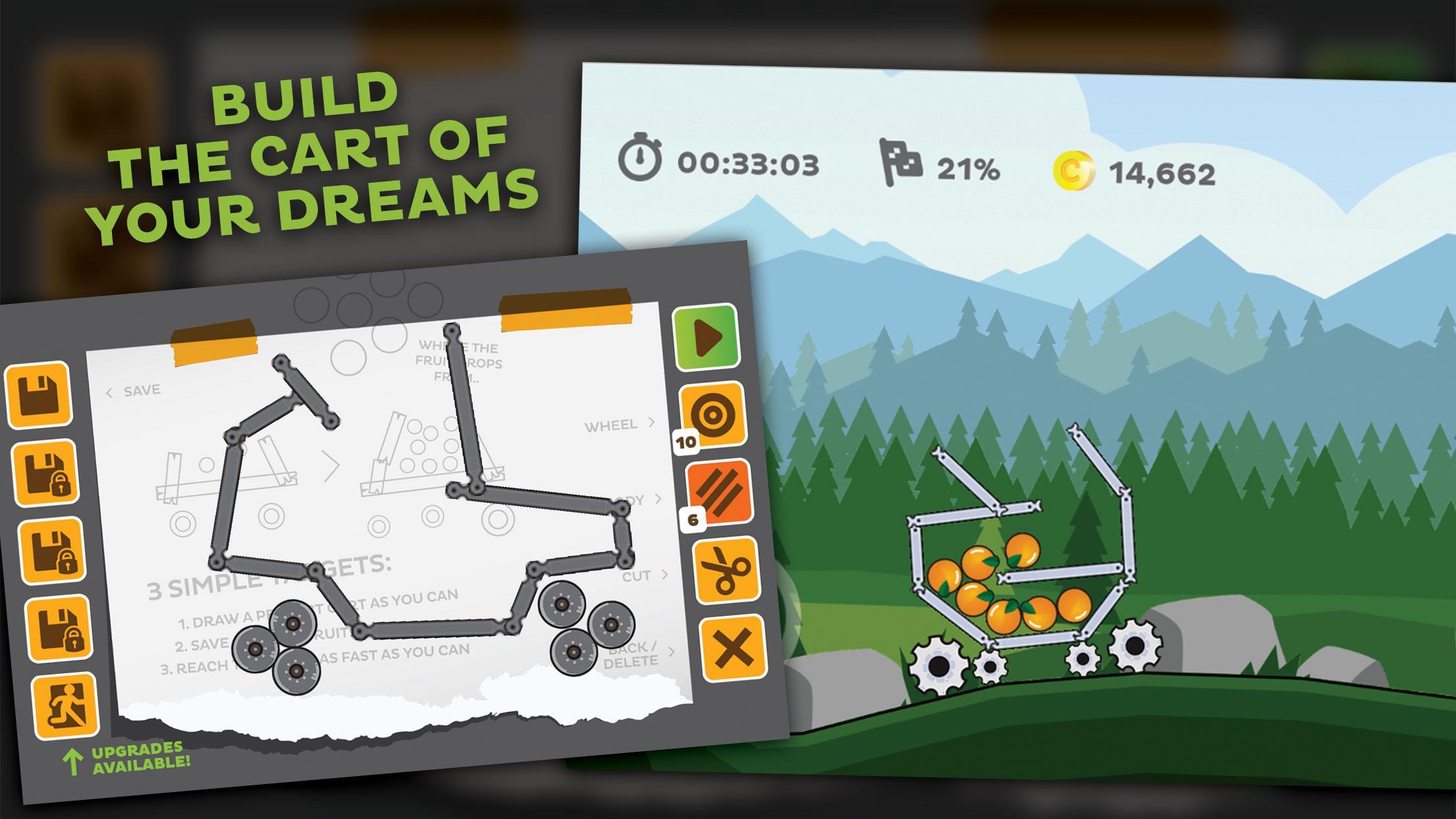Select the wheel tool button
Viewport: 1456px width, 819px height.
713,415
